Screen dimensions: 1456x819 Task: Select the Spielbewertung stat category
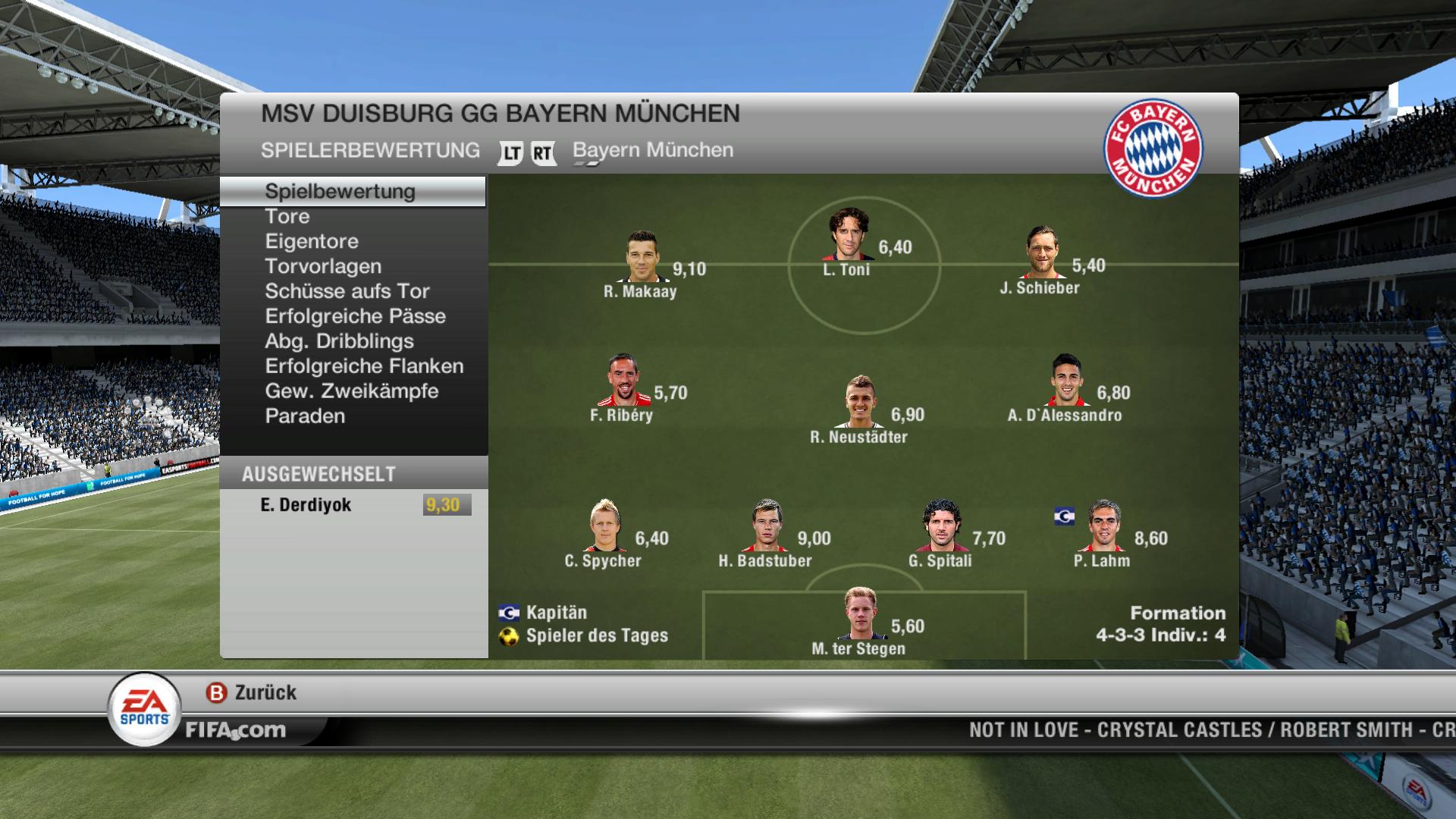(340, 192)
